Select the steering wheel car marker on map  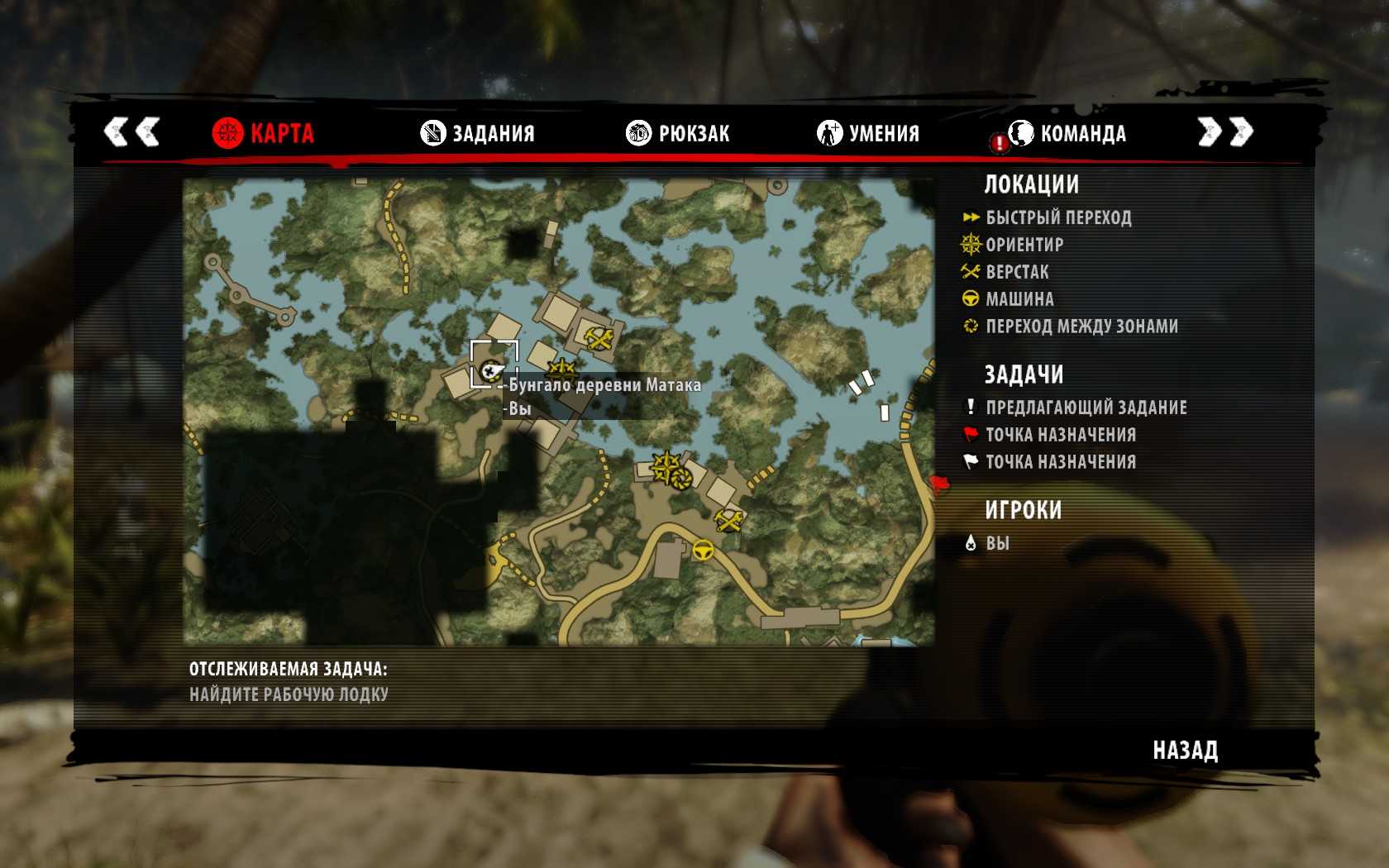click(x=703, y=550)
